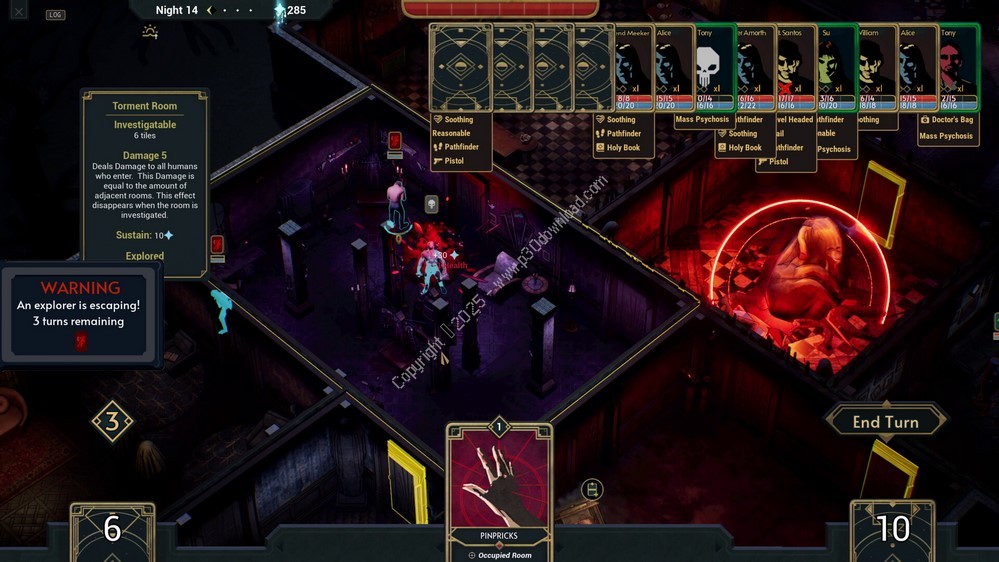End the current turn
The image size is (999, 562).
[x=885, y=422]
